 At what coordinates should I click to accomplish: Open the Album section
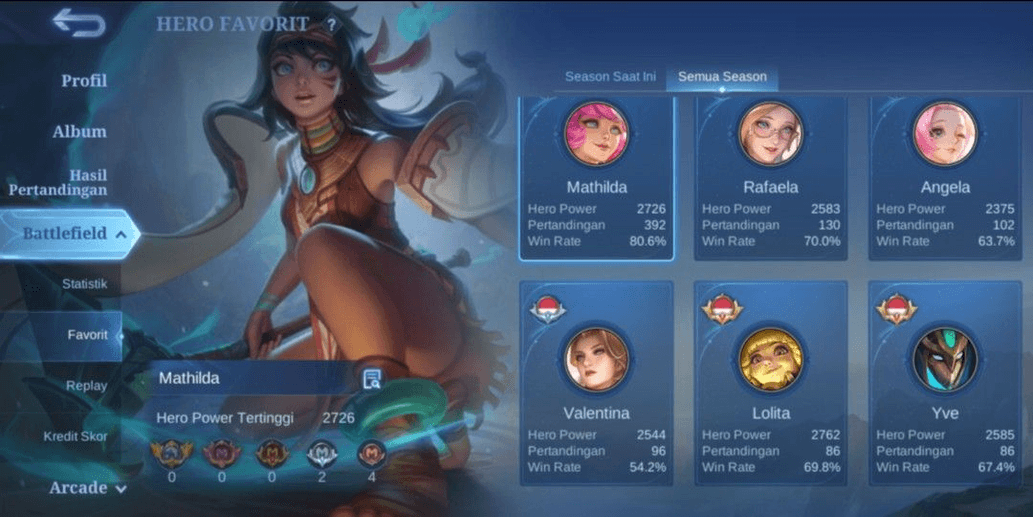pos(80,131)
